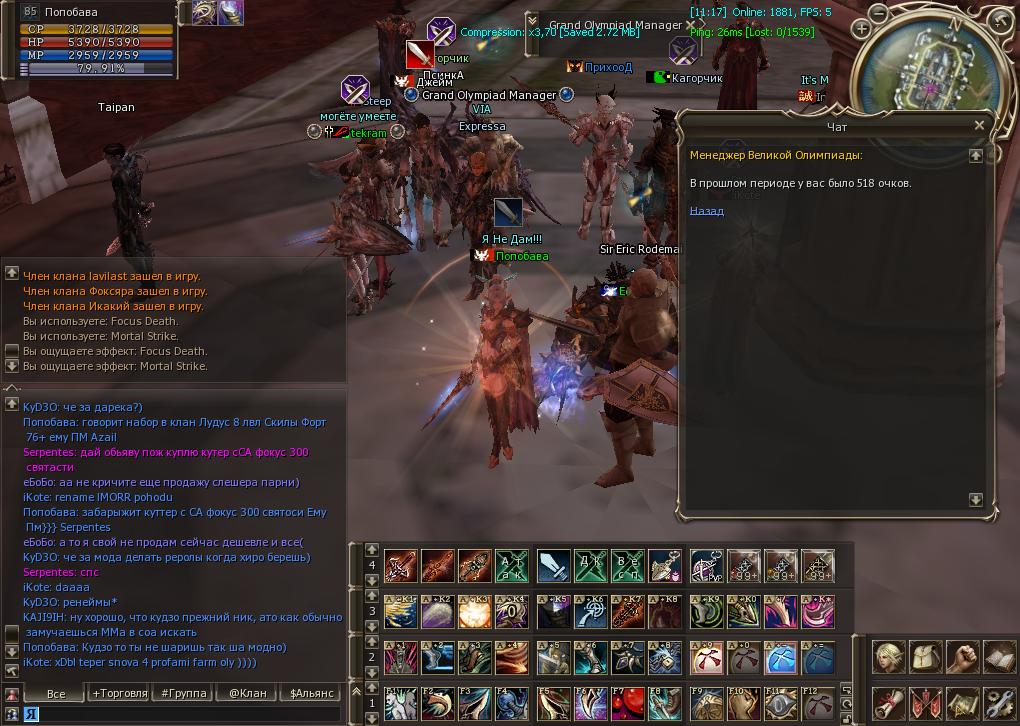Viewport: 1020px width, 726px height.
Task: Open the actions fist icon
Action: pos(964,658)
